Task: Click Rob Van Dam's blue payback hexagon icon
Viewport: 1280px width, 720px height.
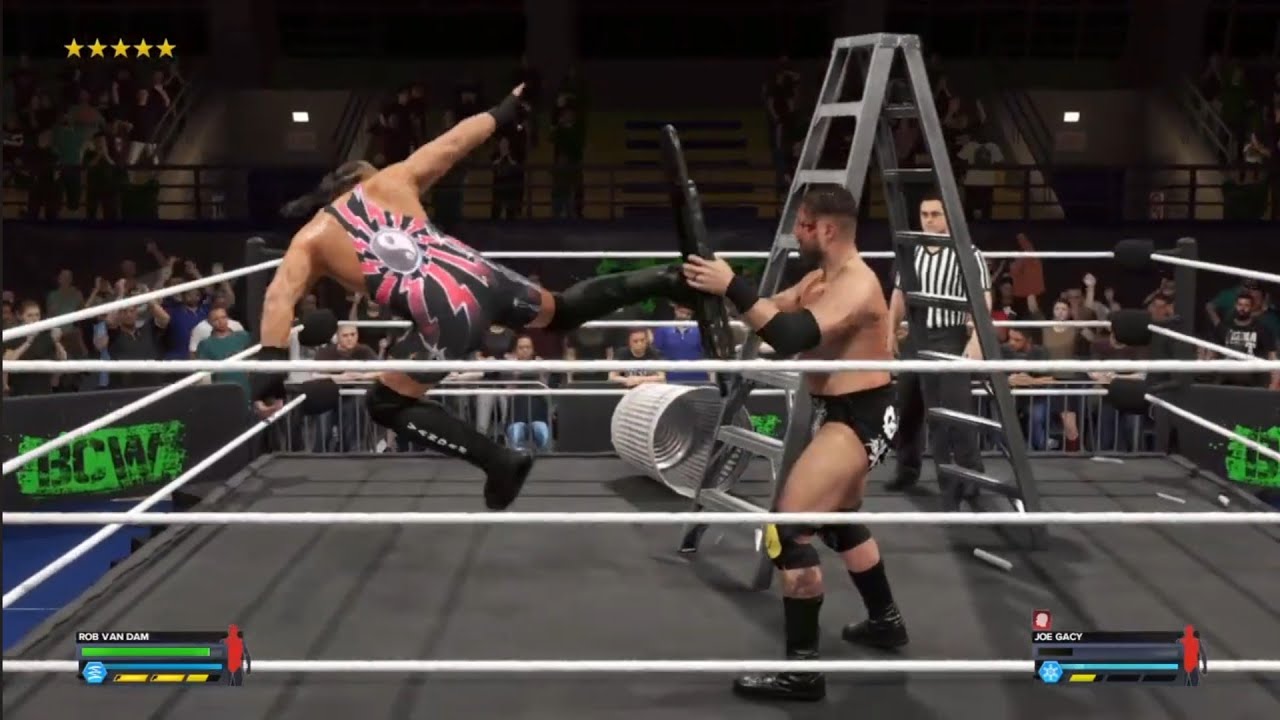Action: click(x=94, y=672)
